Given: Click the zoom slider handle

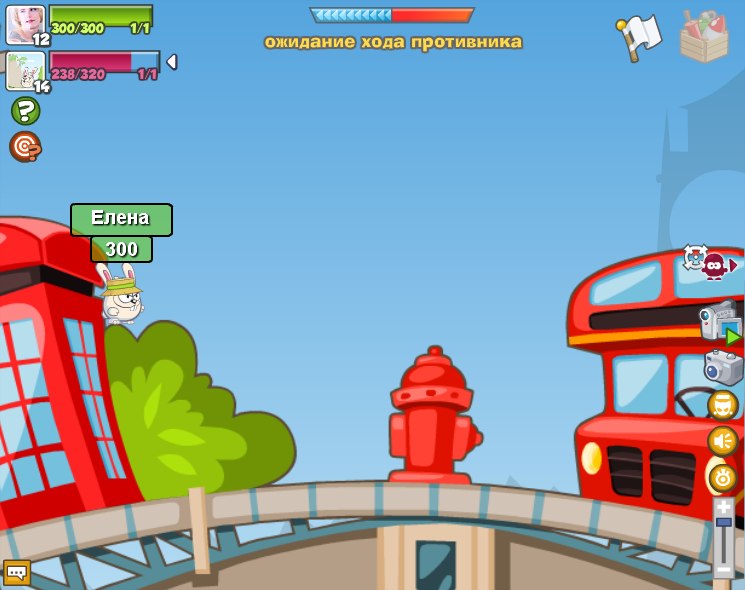Looking at the screenshot, I should 723,525.
